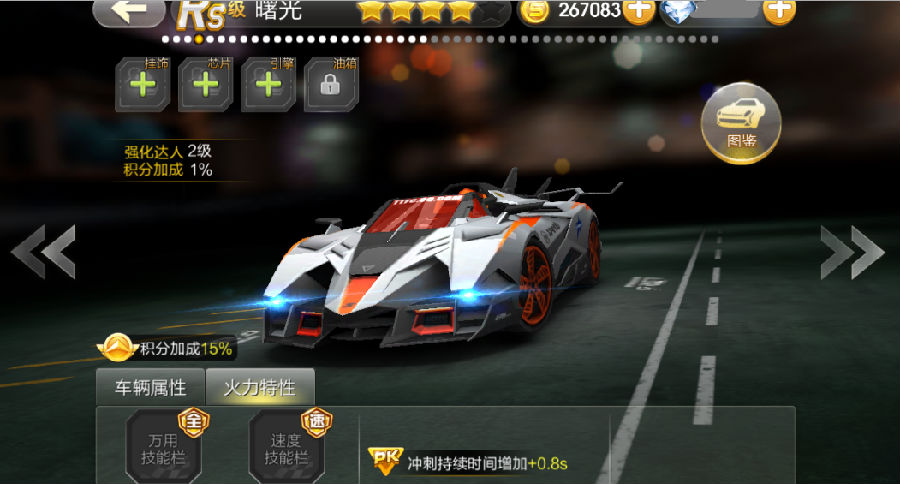This screenshot has height=484, width=900.
Task: Add diamonds with the plus button
Action: 778,11
